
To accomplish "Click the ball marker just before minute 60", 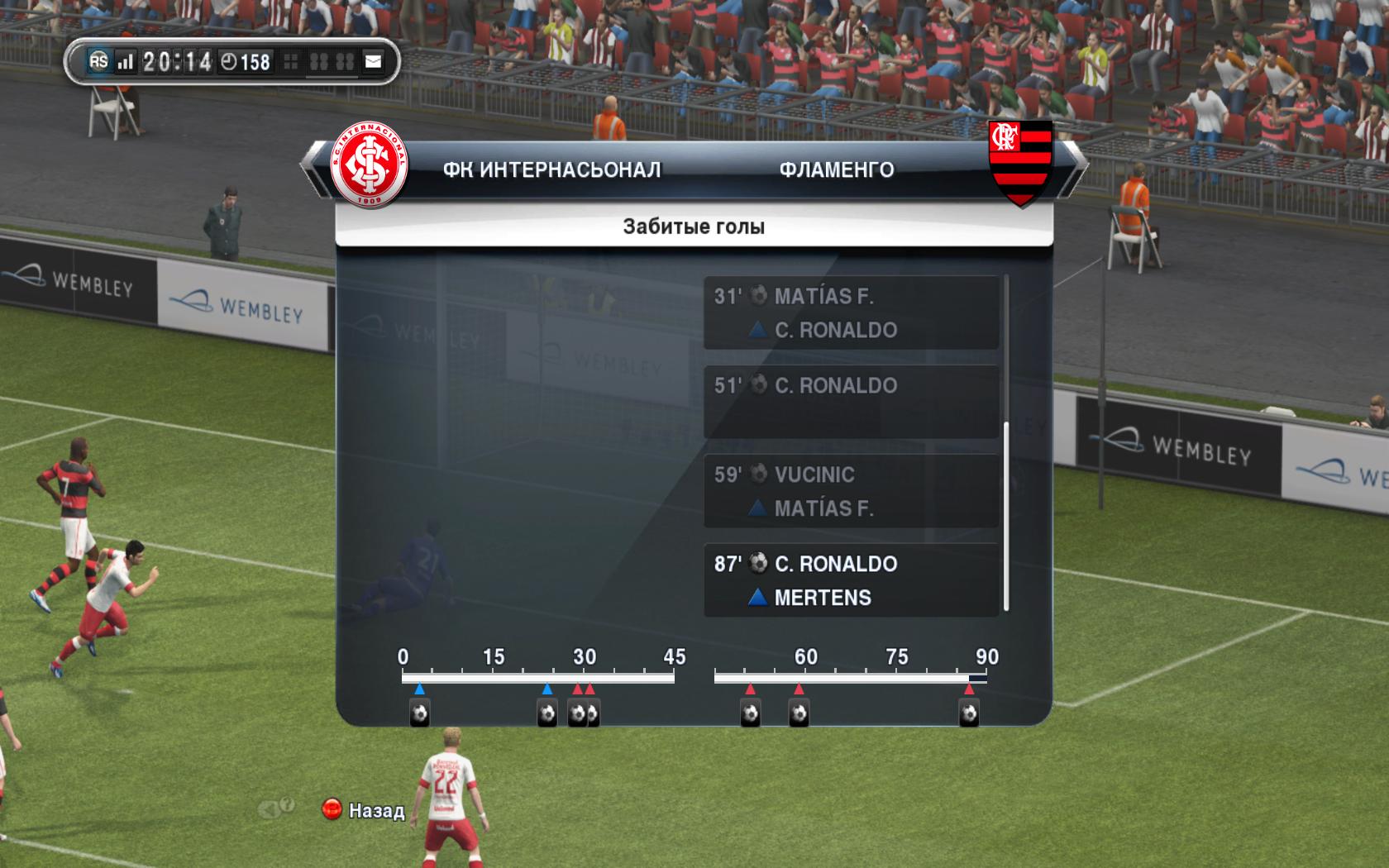I will coord(798,713).
